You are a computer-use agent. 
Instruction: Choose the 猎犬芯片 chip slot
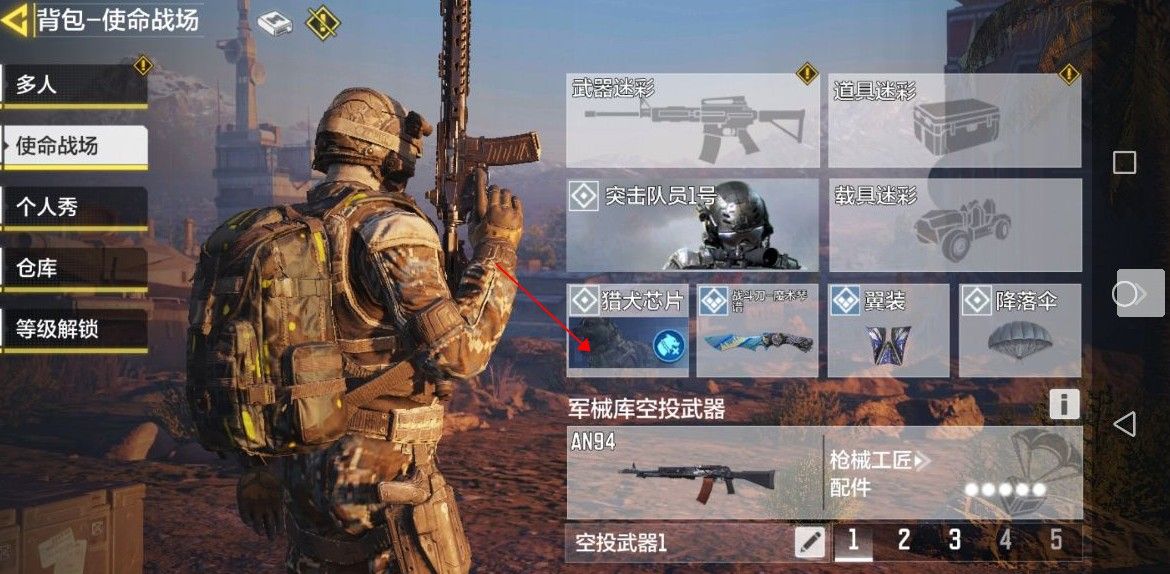(627, 329)
